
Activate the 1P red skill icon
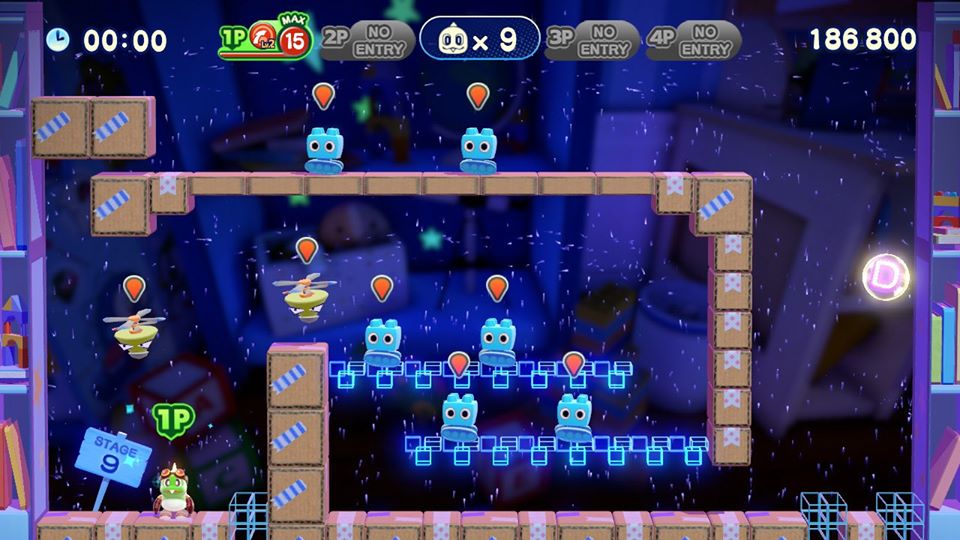pyautogui.click(x=263, y=38)
